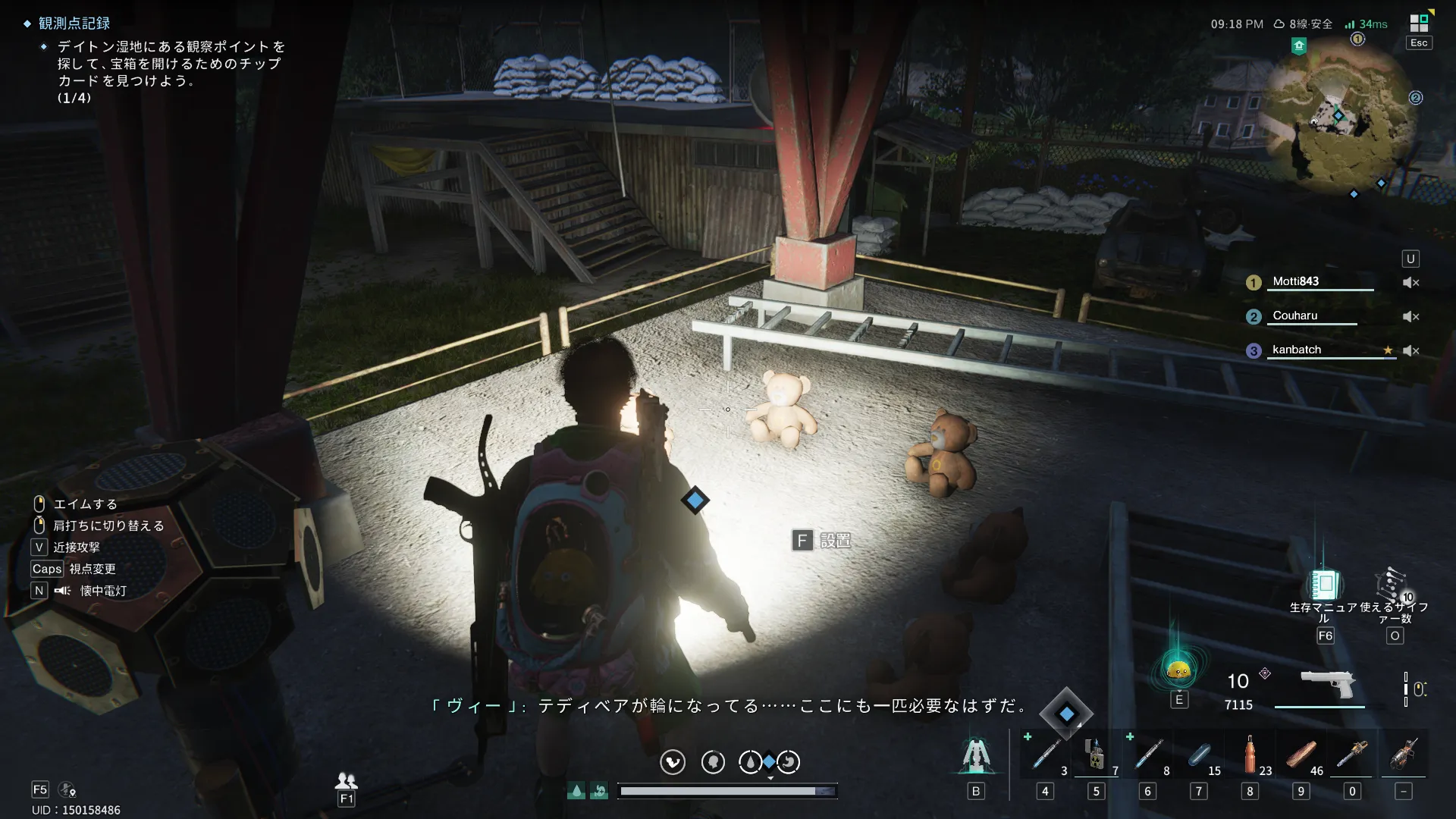Toggle Couharu's muted speaker icon
The image size is (1456, 819).
pyautogui.click(x=1410, y=316)
